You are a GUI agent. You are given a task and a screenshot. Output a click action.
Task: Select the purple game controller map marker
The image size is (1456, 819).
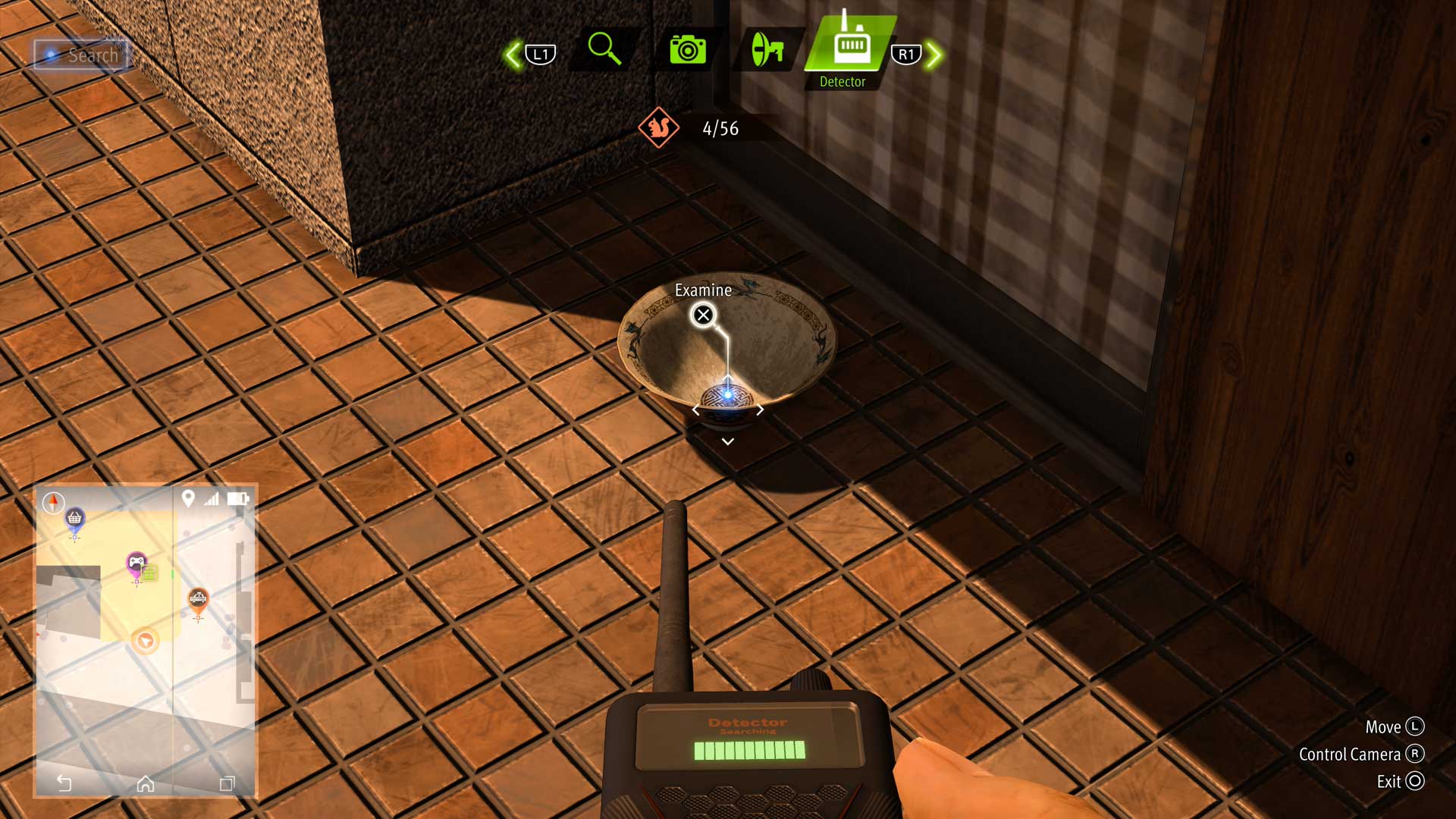pos(136,563)
